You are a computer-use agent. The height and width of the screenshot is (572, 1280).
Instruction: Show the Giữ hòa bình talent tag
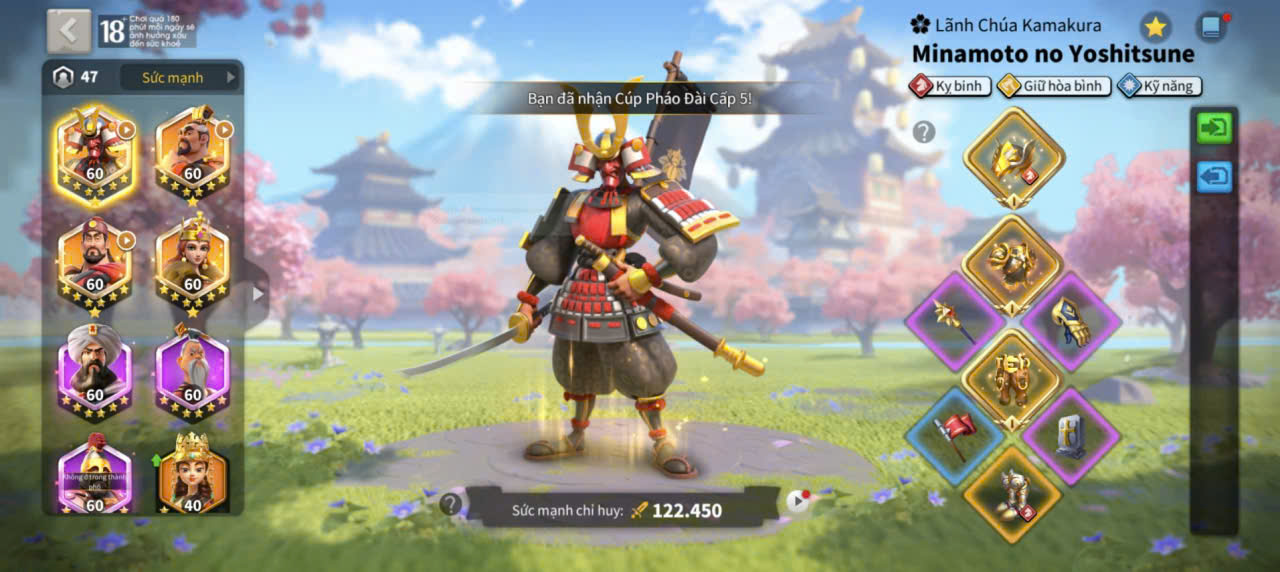1053,86
